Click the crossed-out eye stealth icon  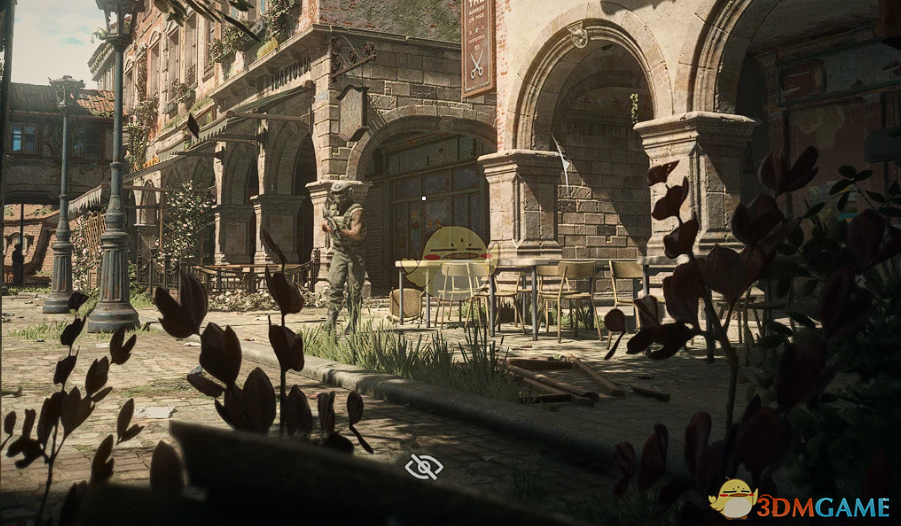pyautogui.click(x=424, y=466)
